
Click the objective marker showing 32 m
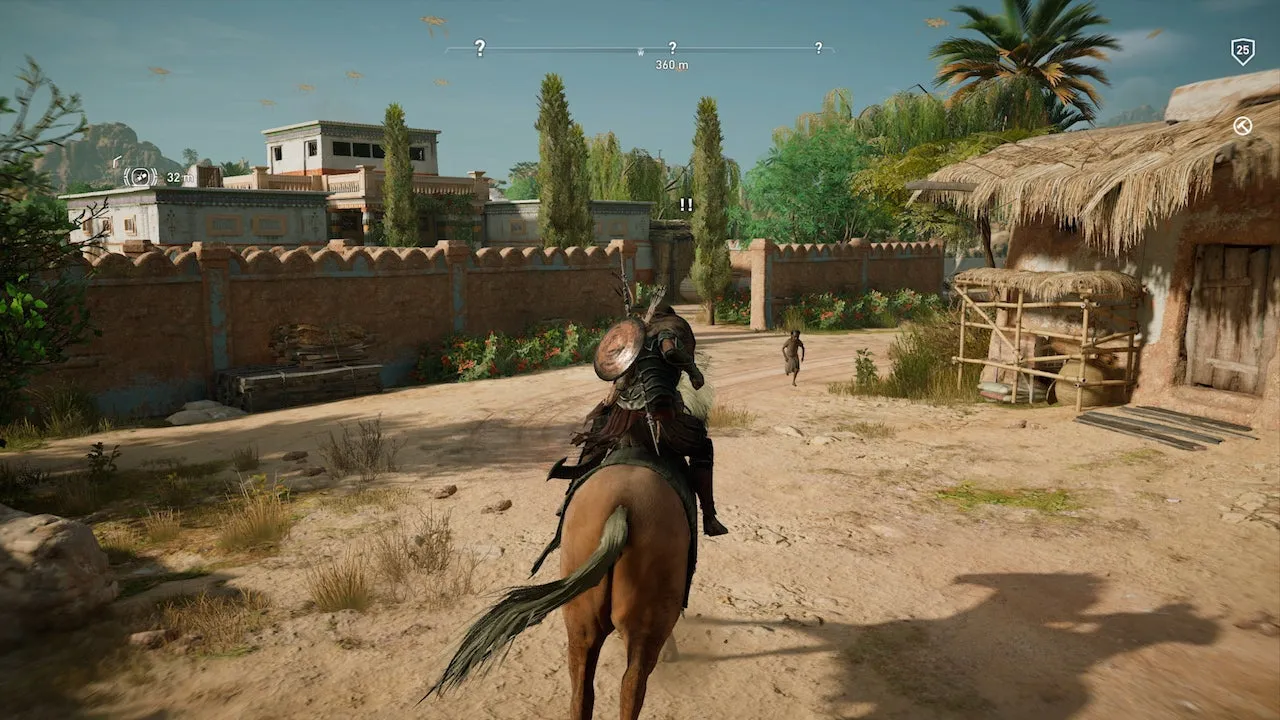tap(141, 177)
